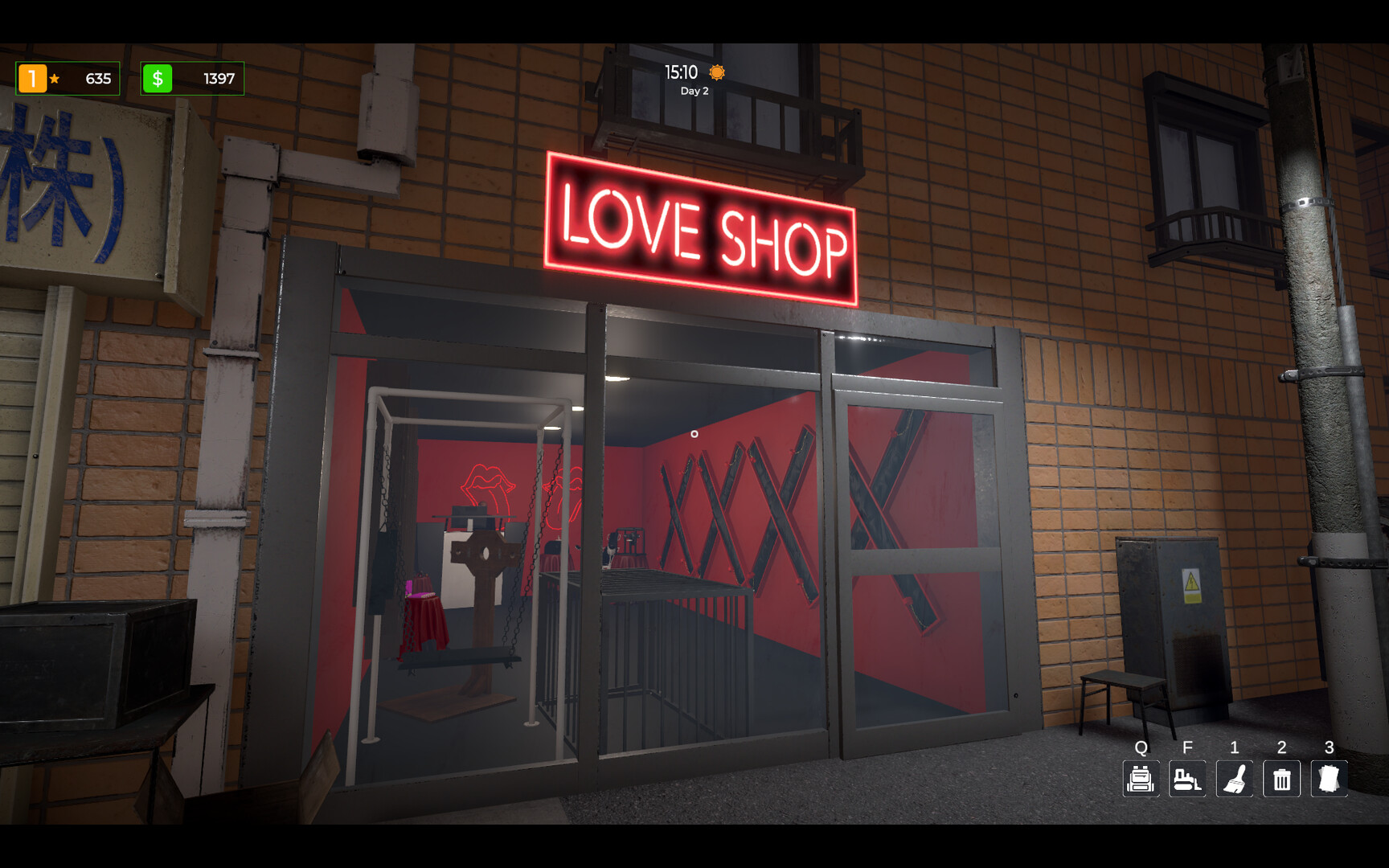Equip the paper stack item in slot 3
The image size is (1389, 868).
click(1330, 779)
